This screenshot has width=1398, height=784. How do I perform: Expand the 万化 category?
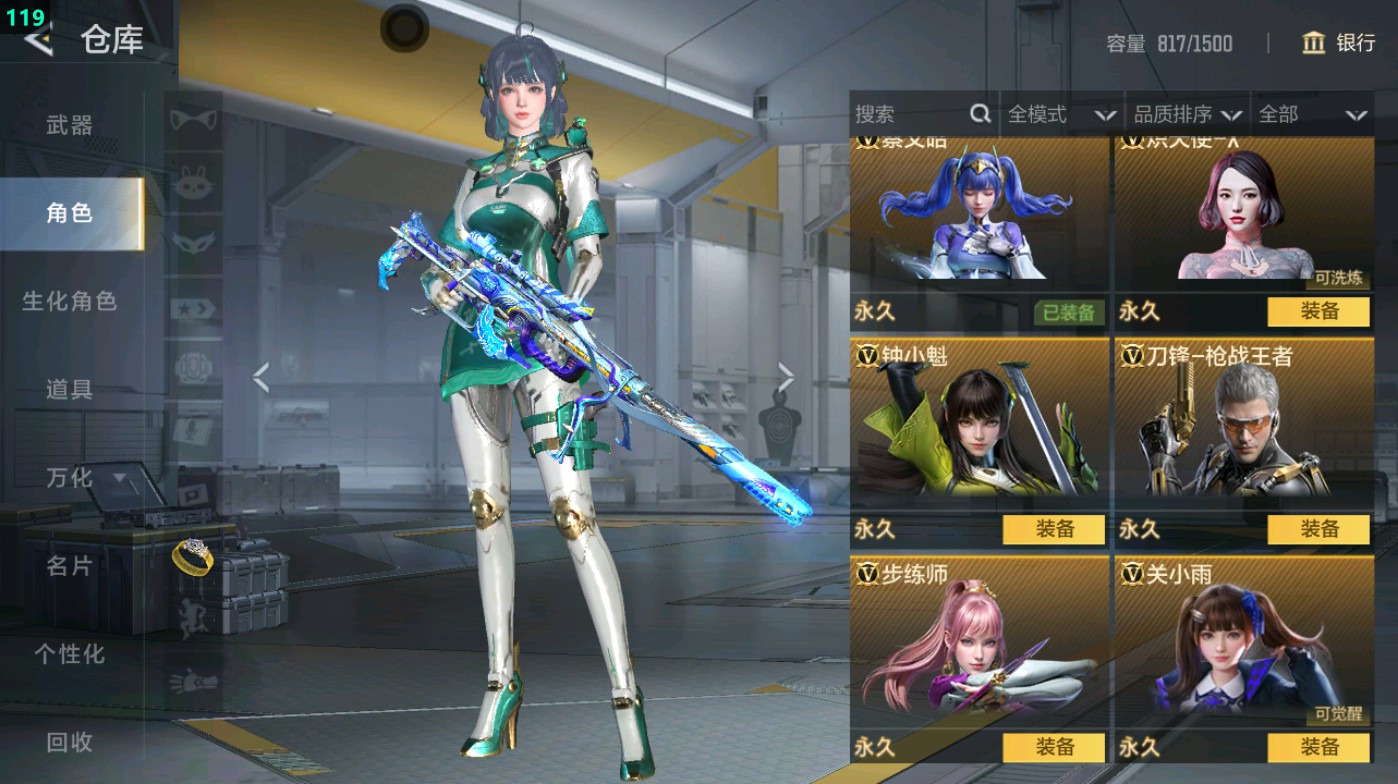tap(84, 478)
